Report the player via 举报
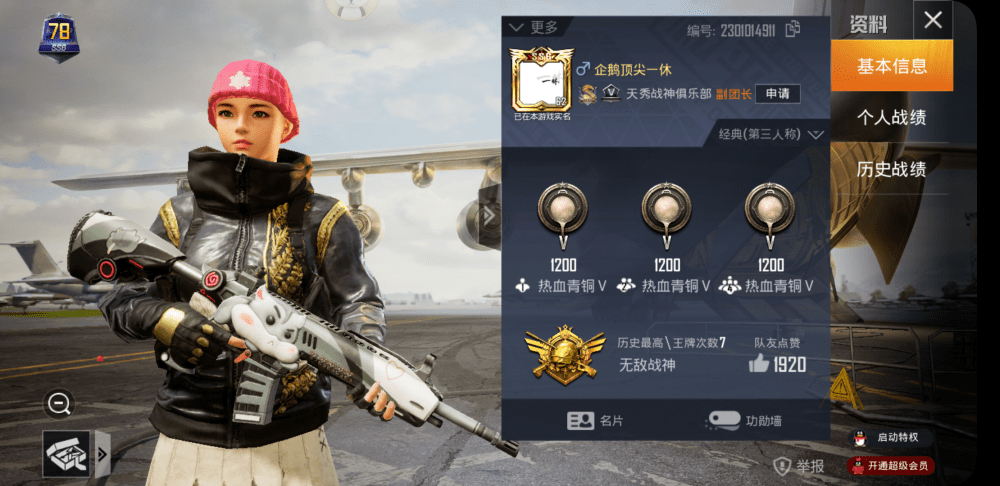Image resolution: width=1000 pixels, height=486 pixels. pyautogui.click(x=800, y=466)
